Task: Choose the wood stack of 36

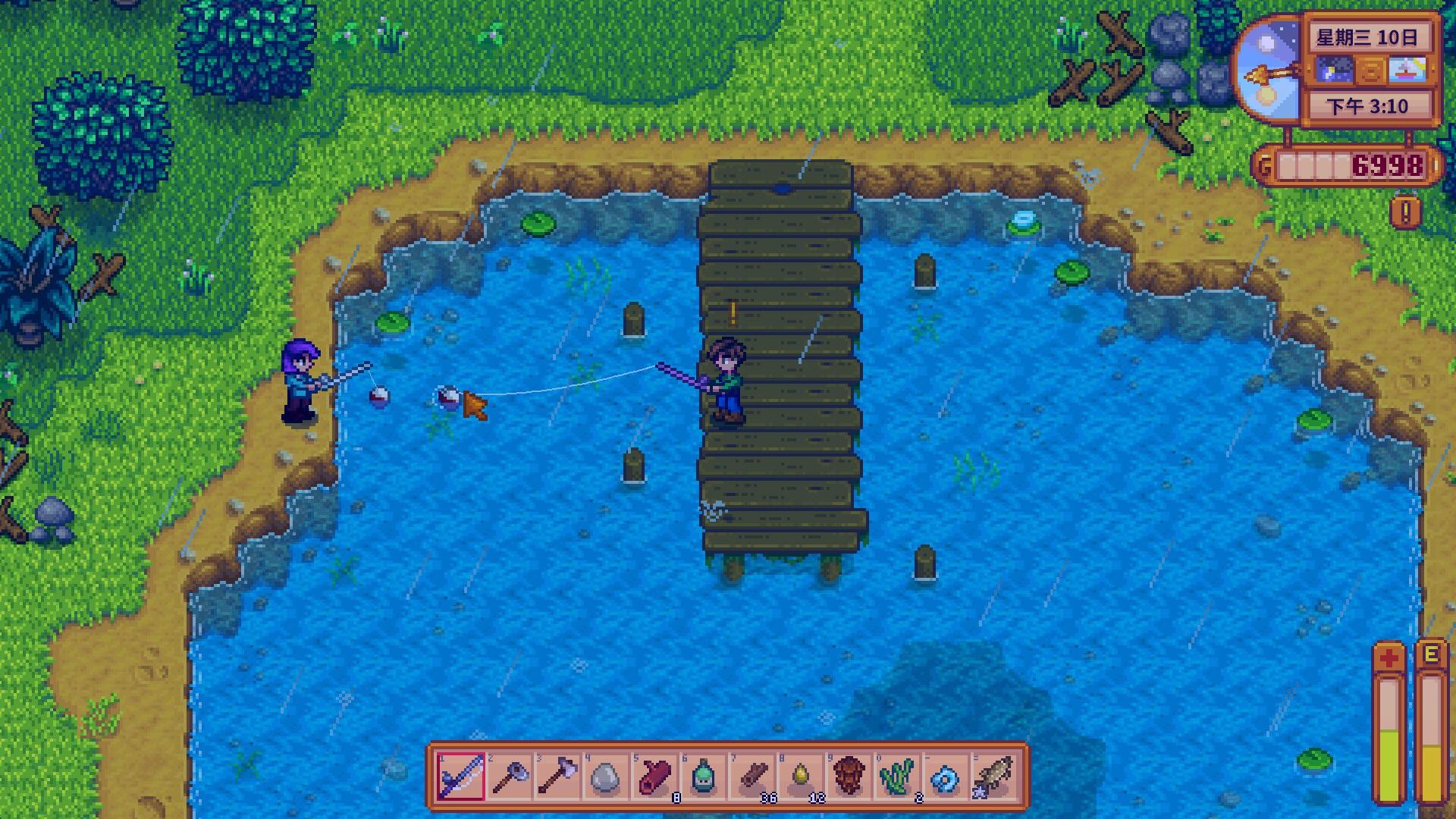Action: (x=752, y=777)
